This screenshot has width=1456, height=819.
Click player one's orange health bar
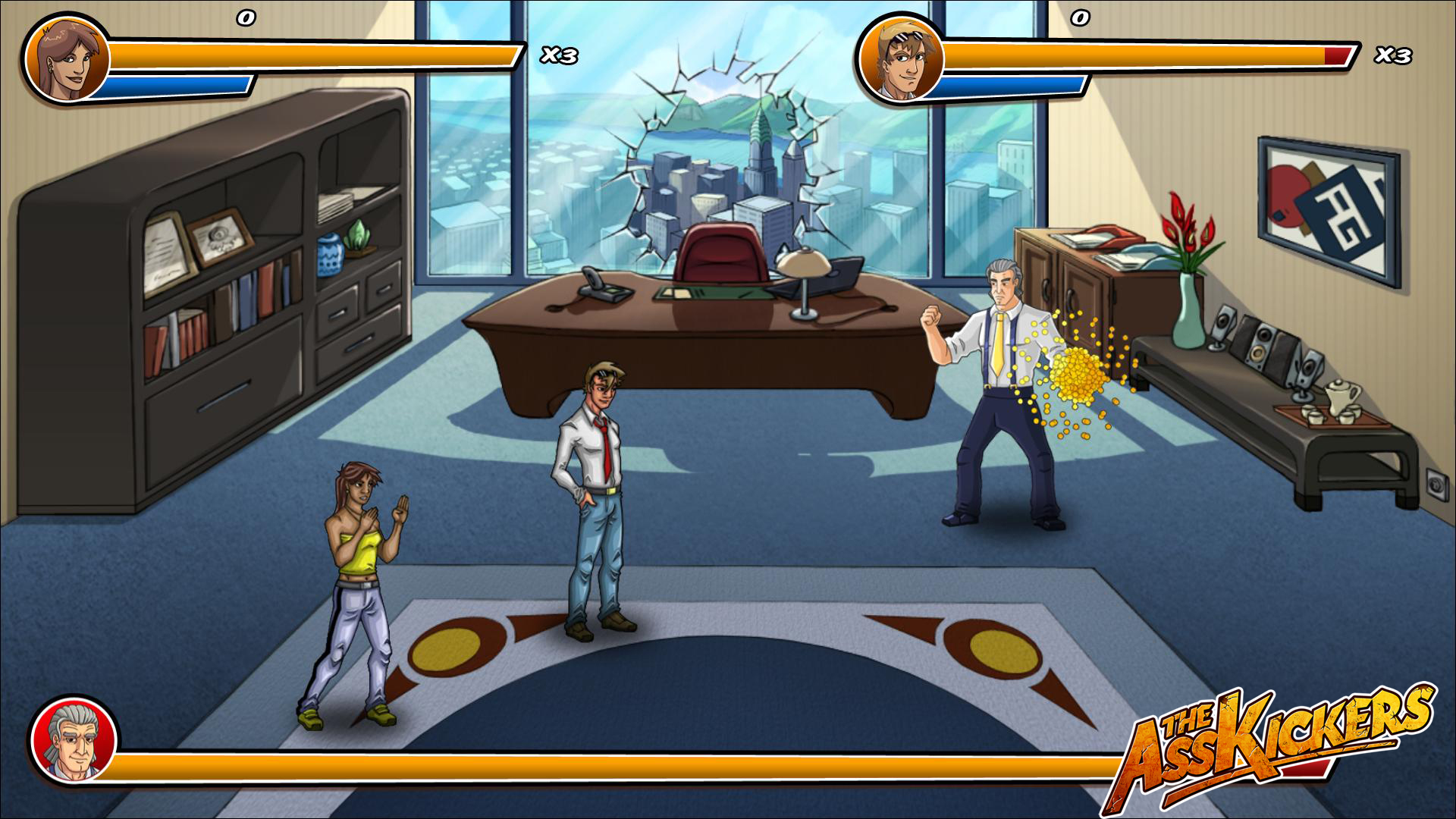click(318, 52)
